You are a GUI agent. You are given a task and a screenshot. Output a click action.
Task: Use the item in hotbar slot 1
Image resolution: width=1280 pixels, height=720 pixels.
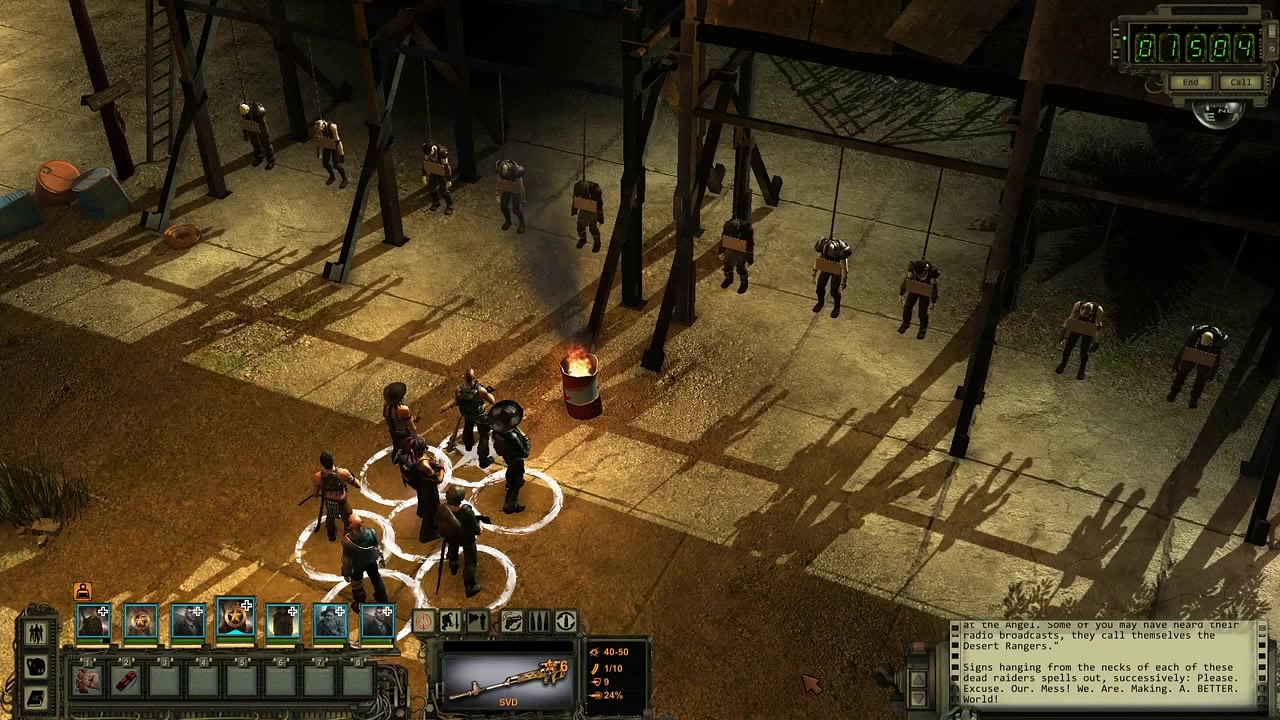(88, 680)
